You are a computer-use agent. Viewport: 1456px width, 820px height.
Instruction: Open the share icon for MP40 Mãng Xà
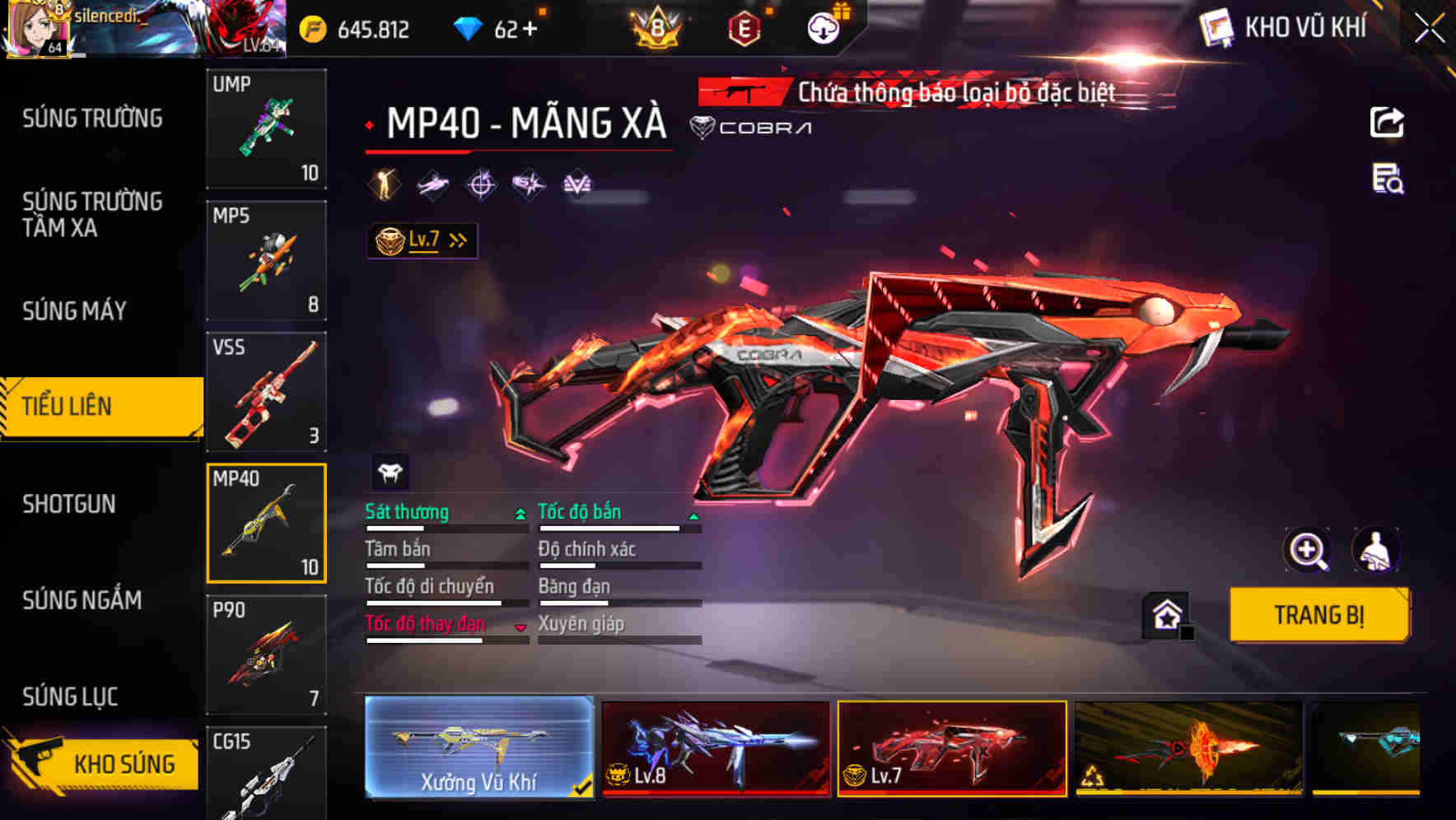(x=1388, y=122)
